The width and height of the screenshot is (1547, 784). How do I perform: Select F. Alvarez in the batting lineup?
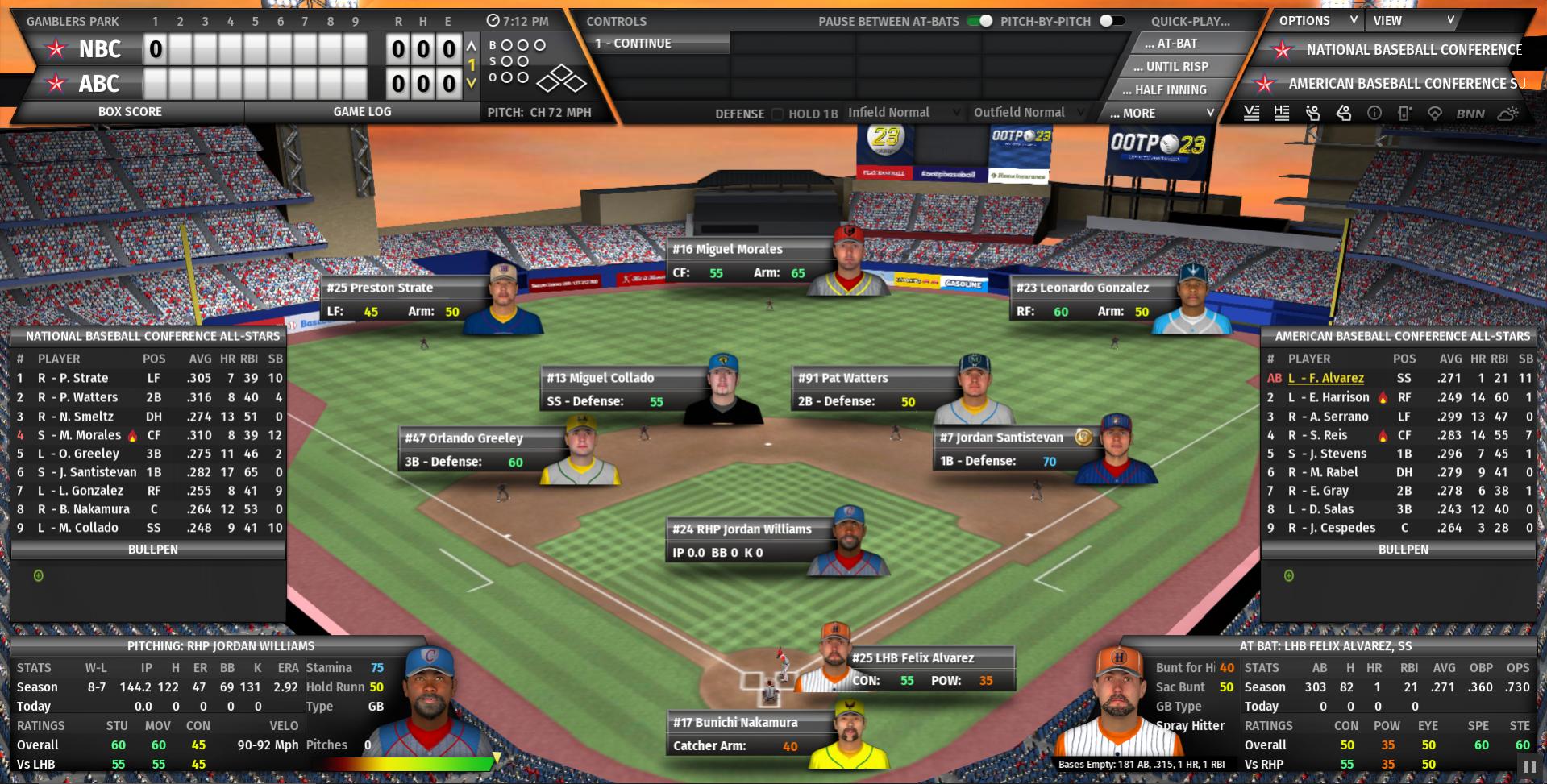pyautogui.click(x=1325, y=378)
